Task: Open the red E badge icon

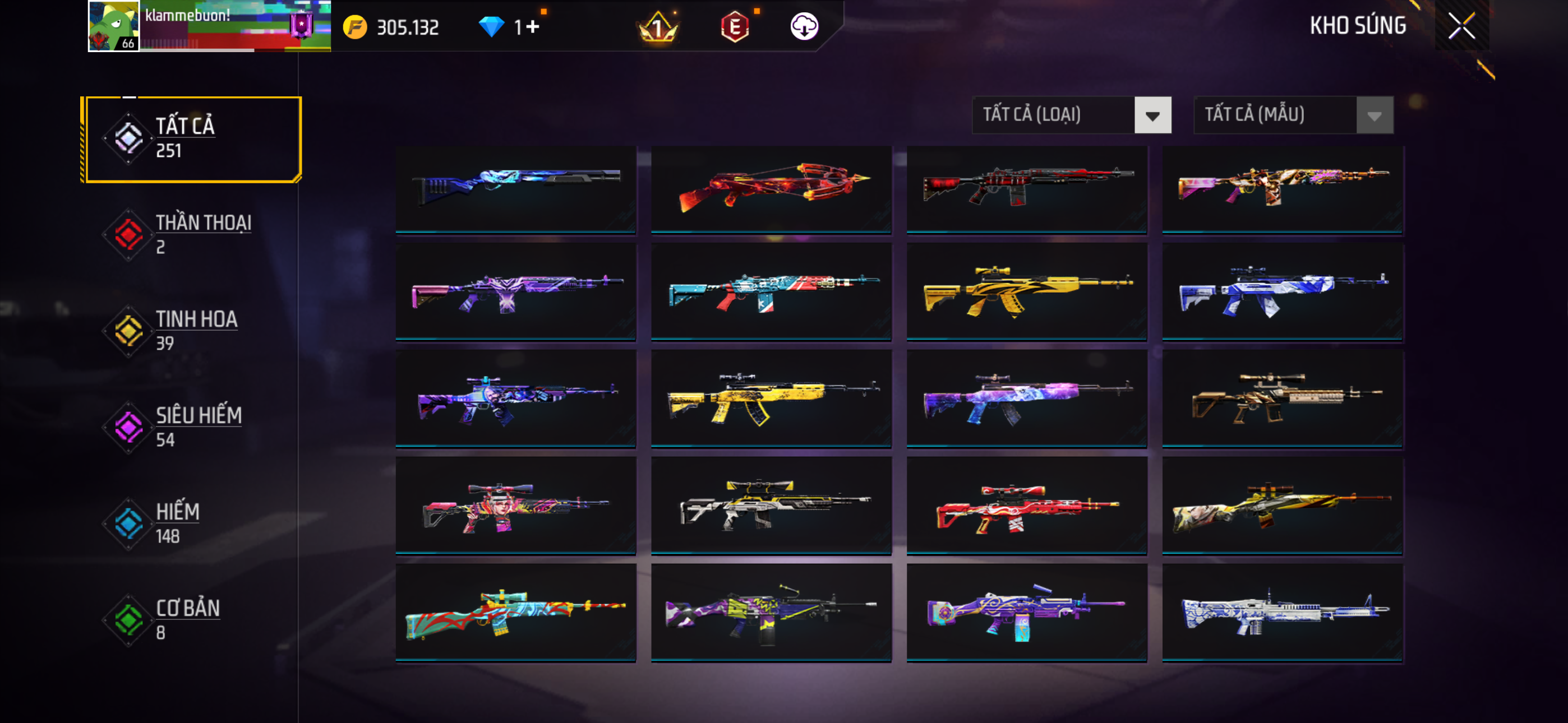Action: click(x=735, y=27)
